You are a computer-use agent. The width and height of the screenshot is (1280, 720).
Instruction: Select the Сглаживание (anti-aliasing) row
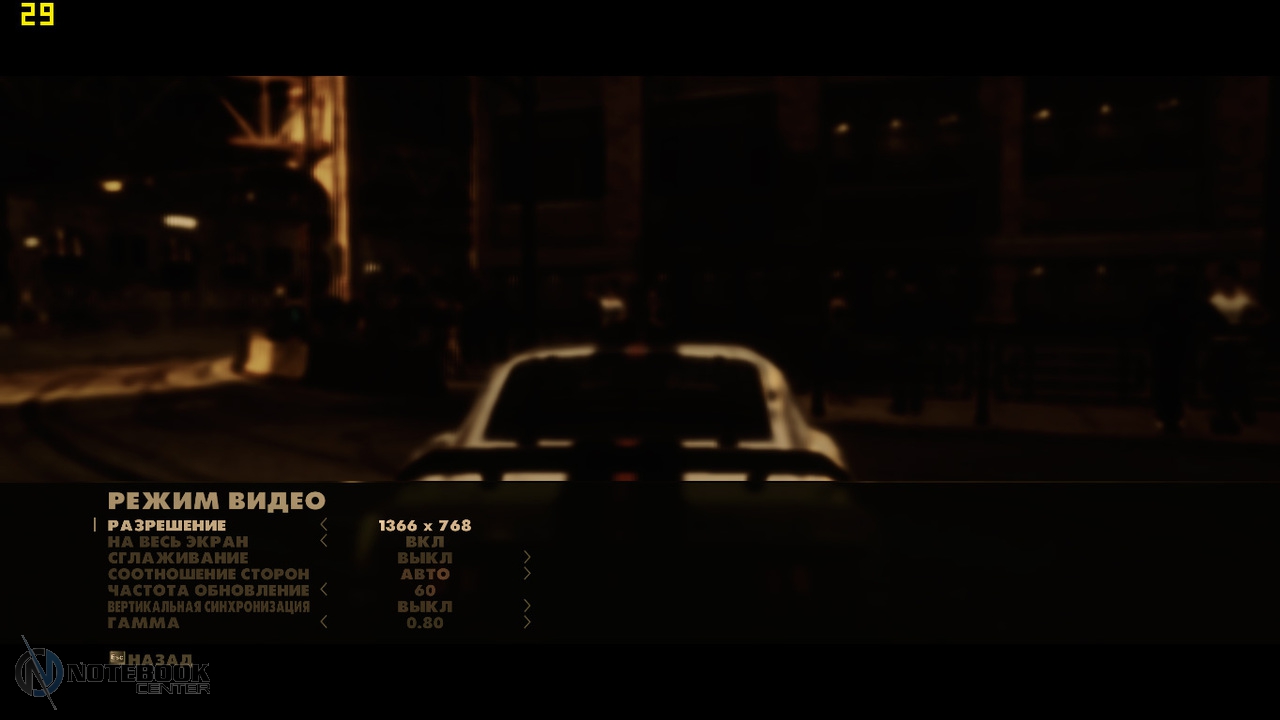[178, 557]
